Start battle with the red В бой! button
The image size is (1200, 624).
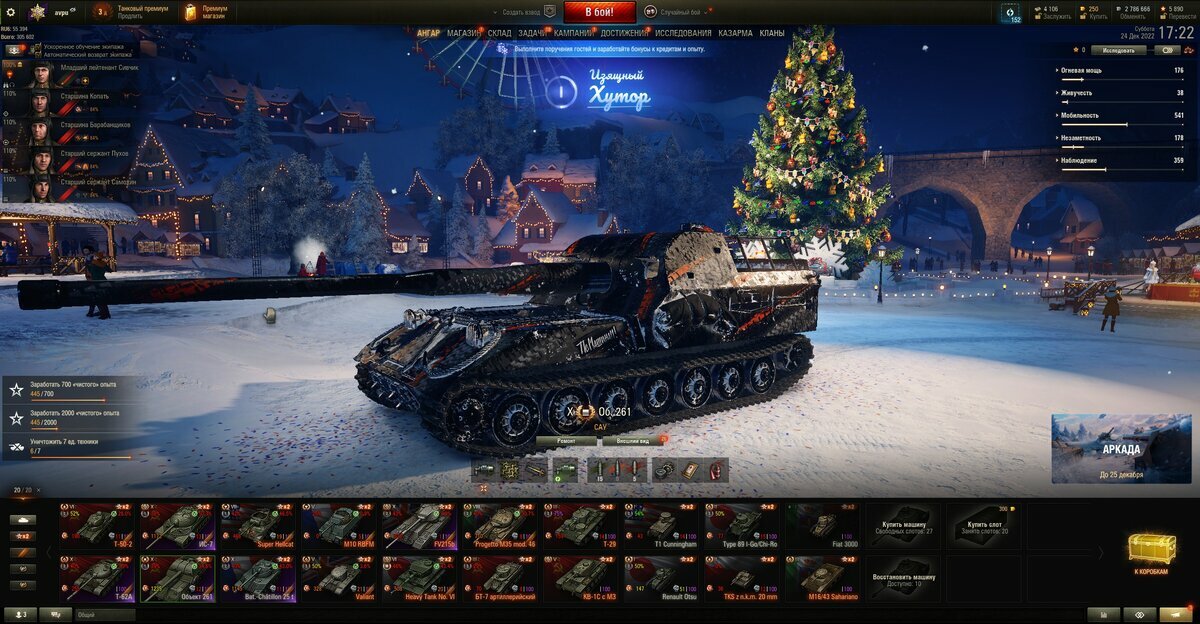point(600,12)
